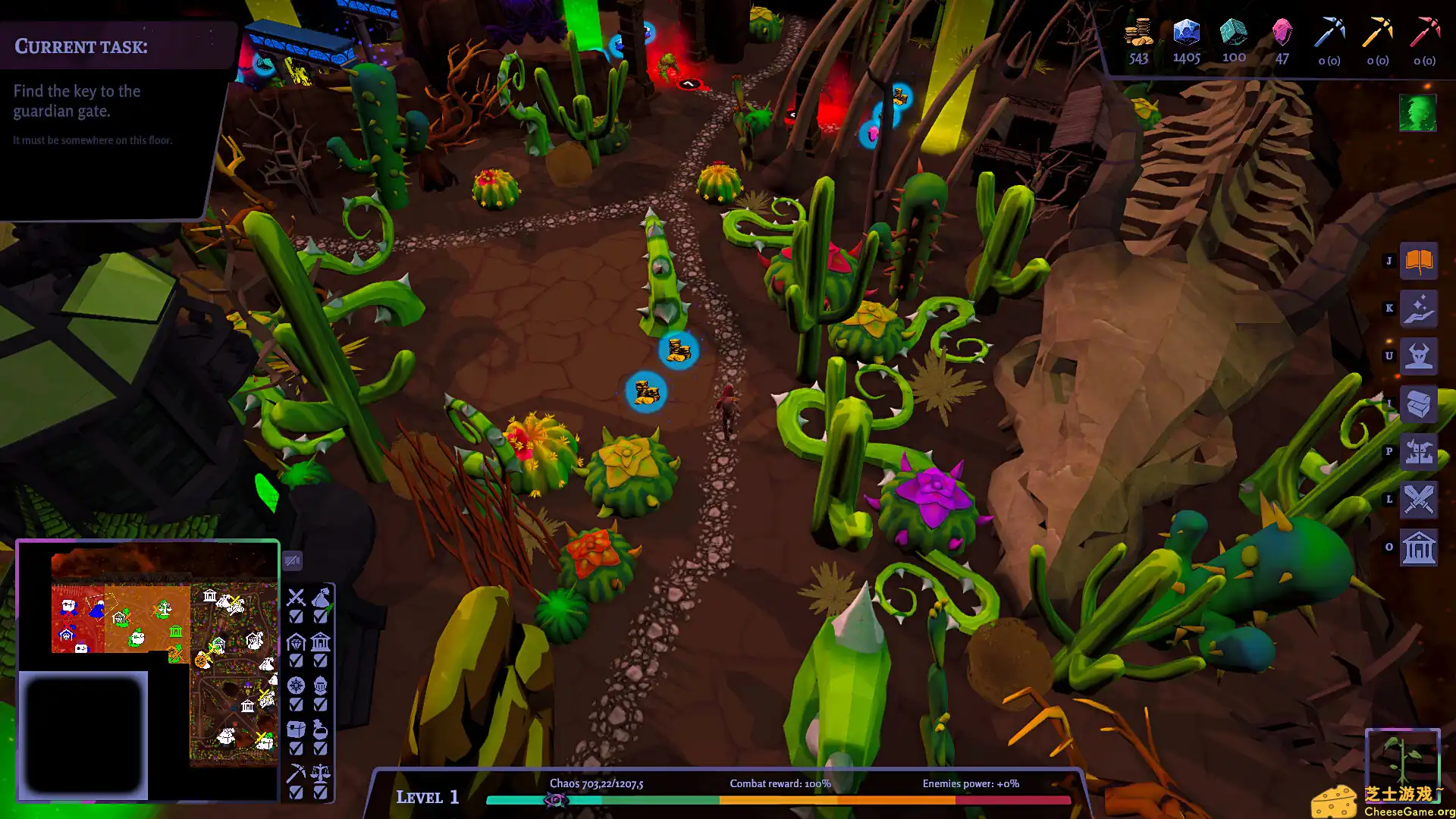This screenshot has height=819, width=1456.
Task: Open the orange book journal button
Action: coord(1418,261)
